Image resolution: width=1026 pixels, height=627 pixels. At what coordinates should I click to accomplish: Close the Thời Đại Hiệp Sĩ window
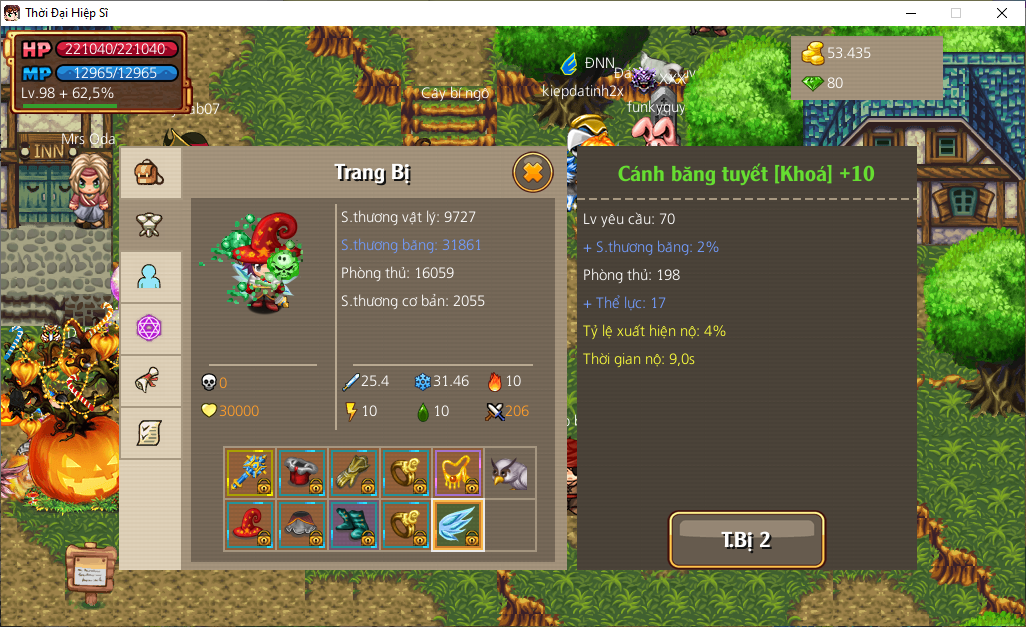pyautogui.click(x=1002, y=13)
